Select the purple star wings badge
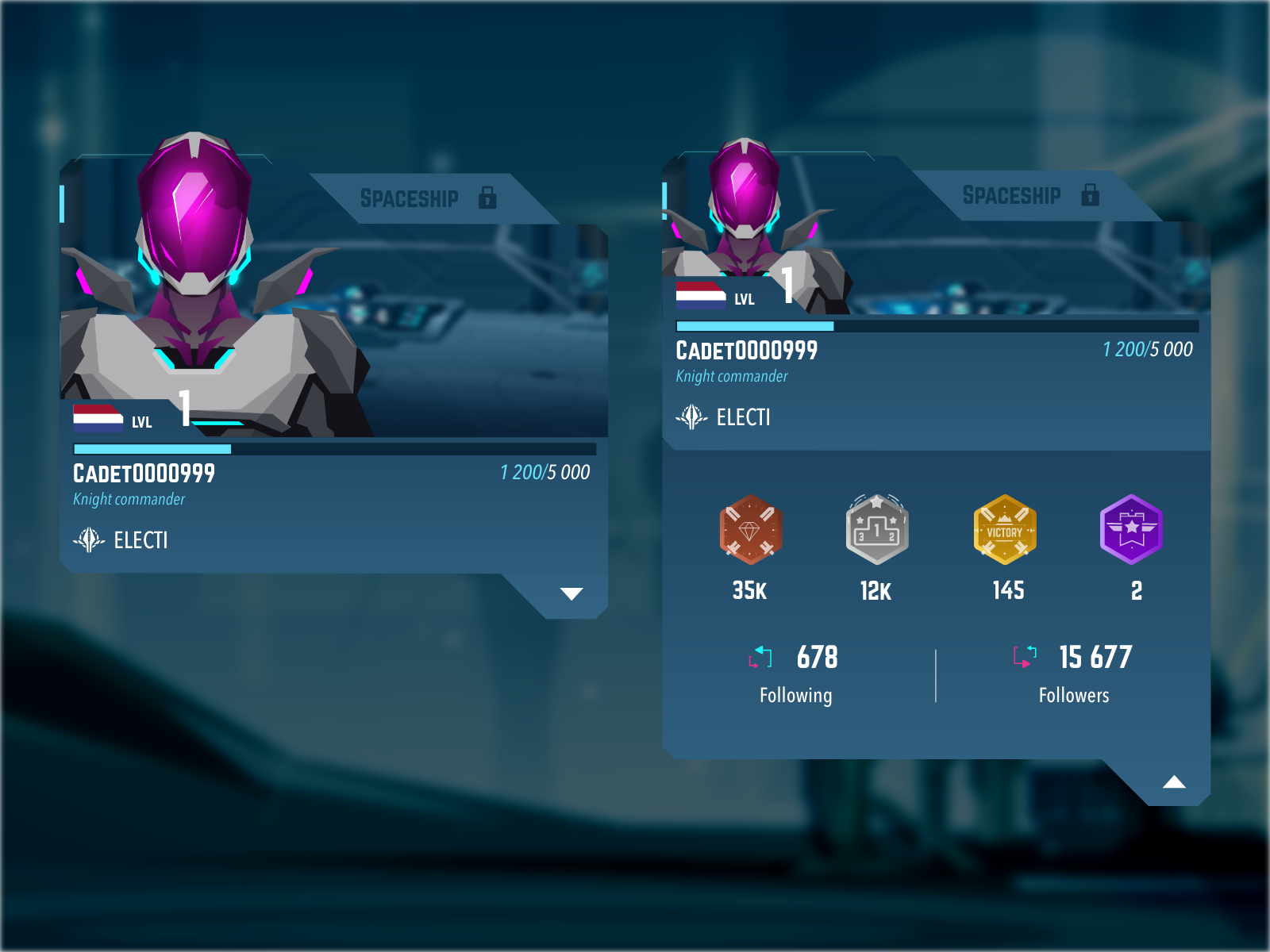Viewport: 1270px width, 952px height. point(1132,530)
